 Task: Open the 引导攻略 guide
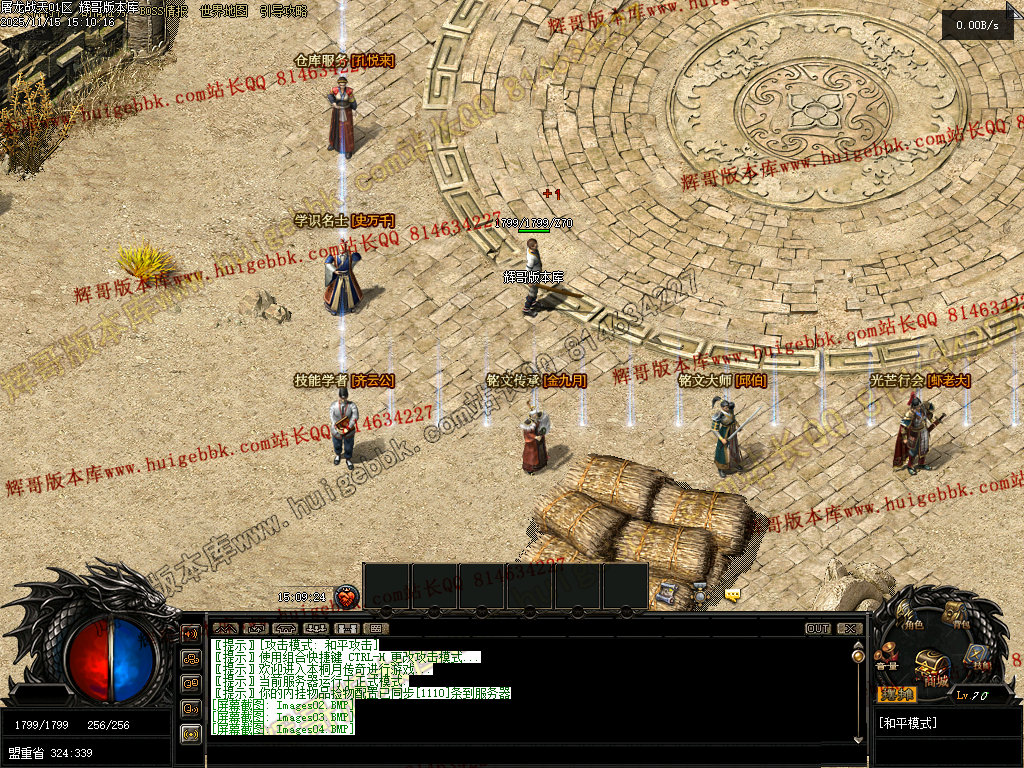(283, 10)
